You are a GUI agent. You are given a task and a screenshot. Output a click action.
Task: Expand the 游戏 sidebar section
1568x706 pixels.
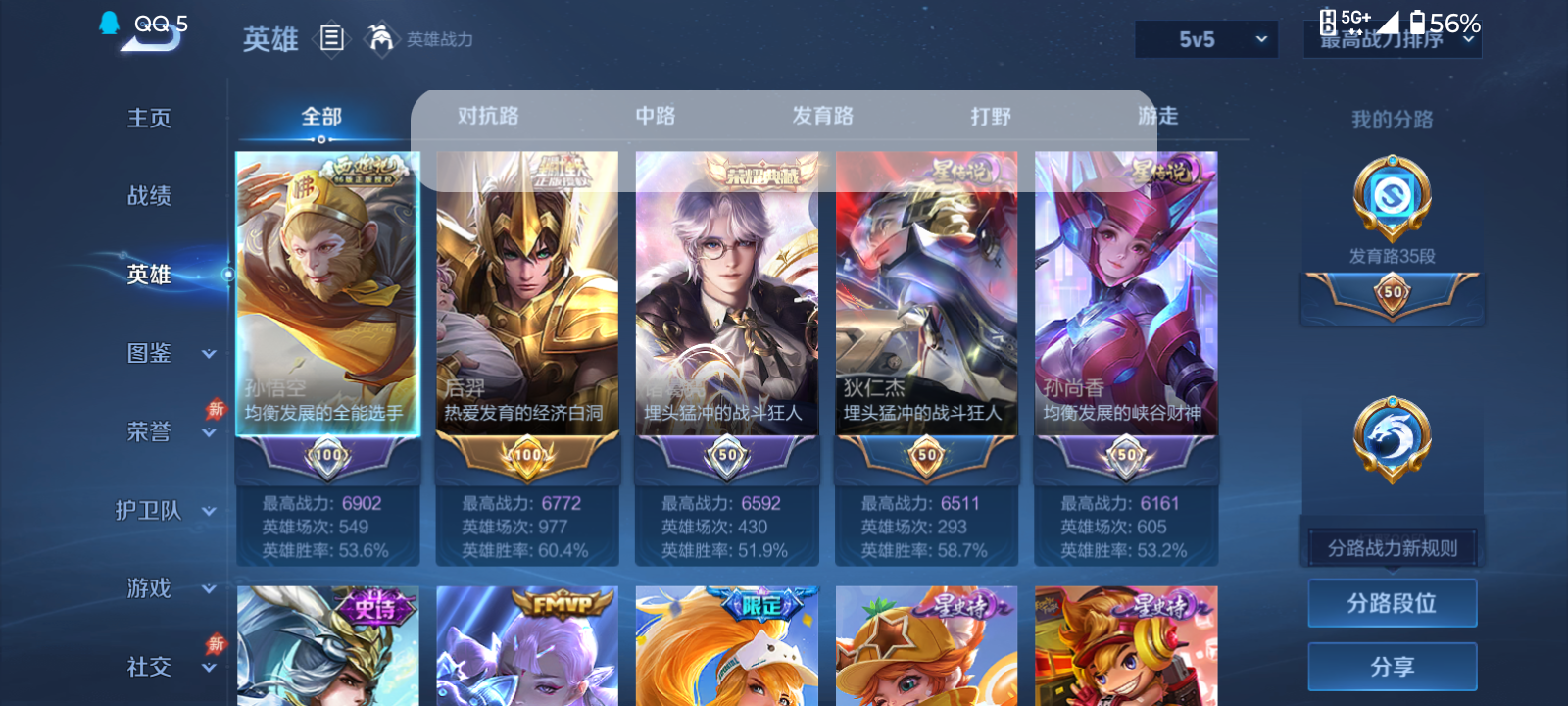click(x=149, y=588)
